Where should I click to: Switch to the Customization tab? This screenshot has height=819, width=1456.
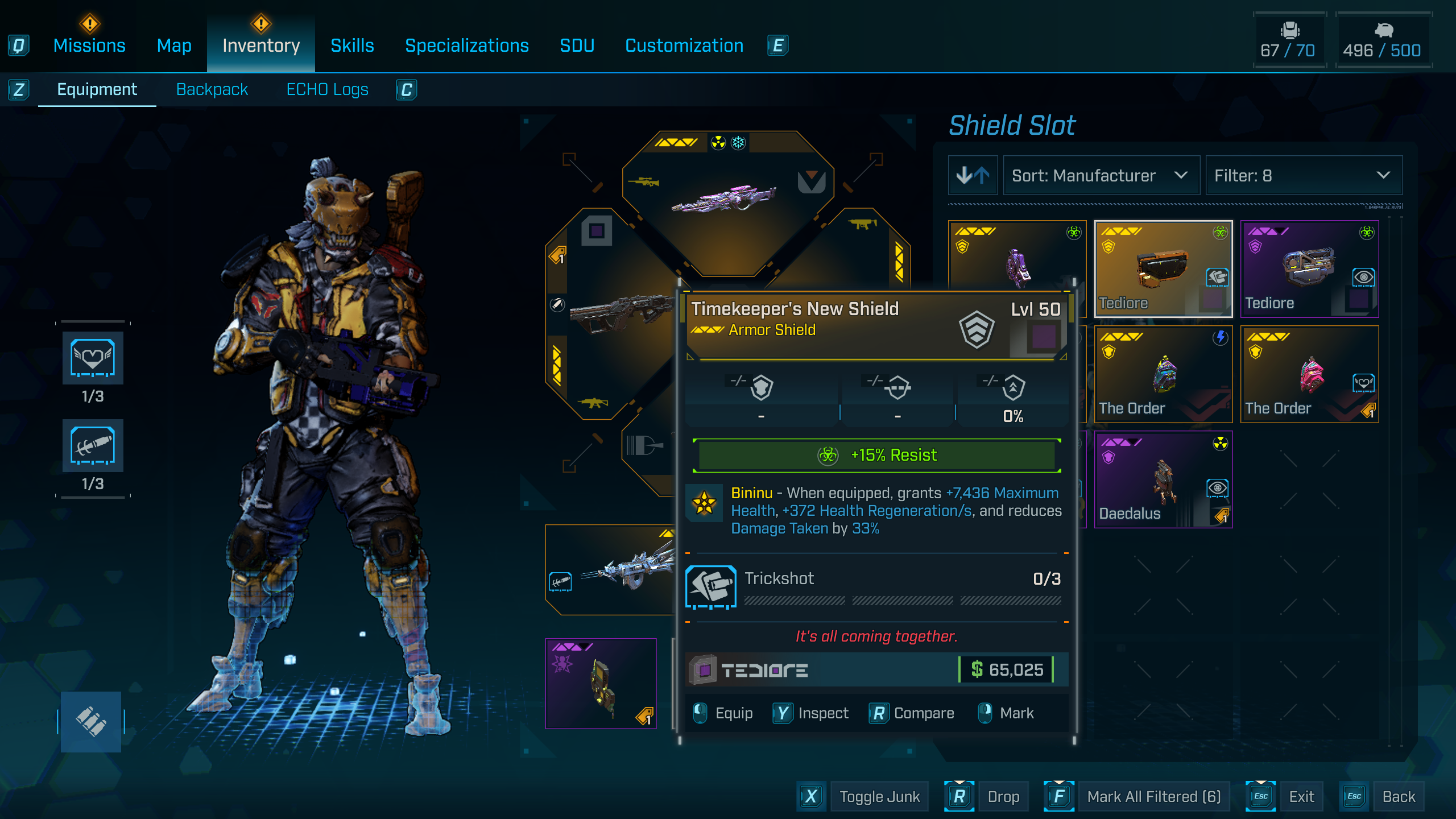coord(684,45)
